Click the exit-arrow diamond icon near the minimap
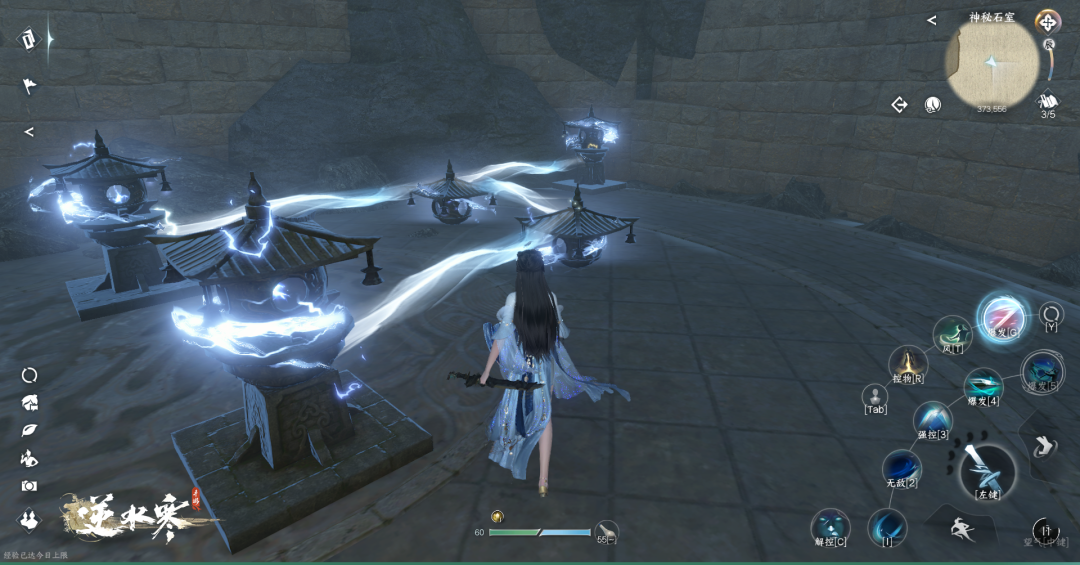1080x565 pixels. pyautogui.click(x=899, y=104)
